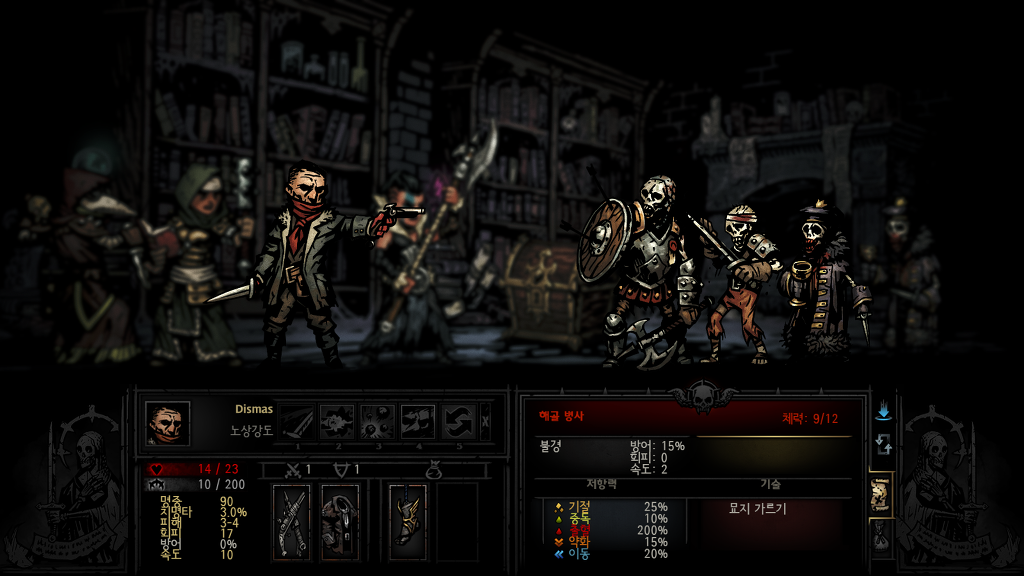Click Dismas's hero portrait
The image size is (1024, 576).
pos(167,422)
